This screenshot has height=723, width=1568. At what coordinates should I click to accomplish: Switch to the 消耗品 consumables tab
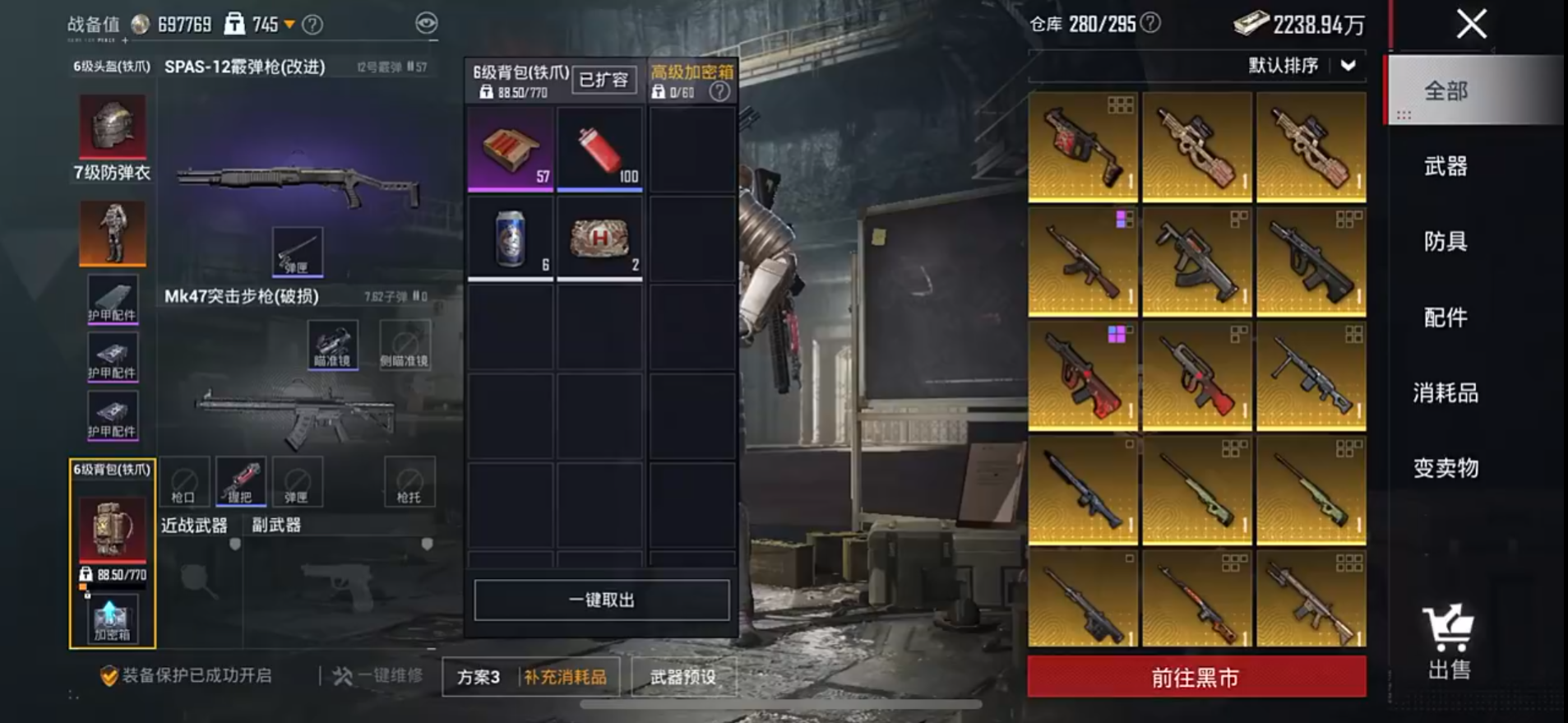pyautogui.click(x=1447, y=394)
